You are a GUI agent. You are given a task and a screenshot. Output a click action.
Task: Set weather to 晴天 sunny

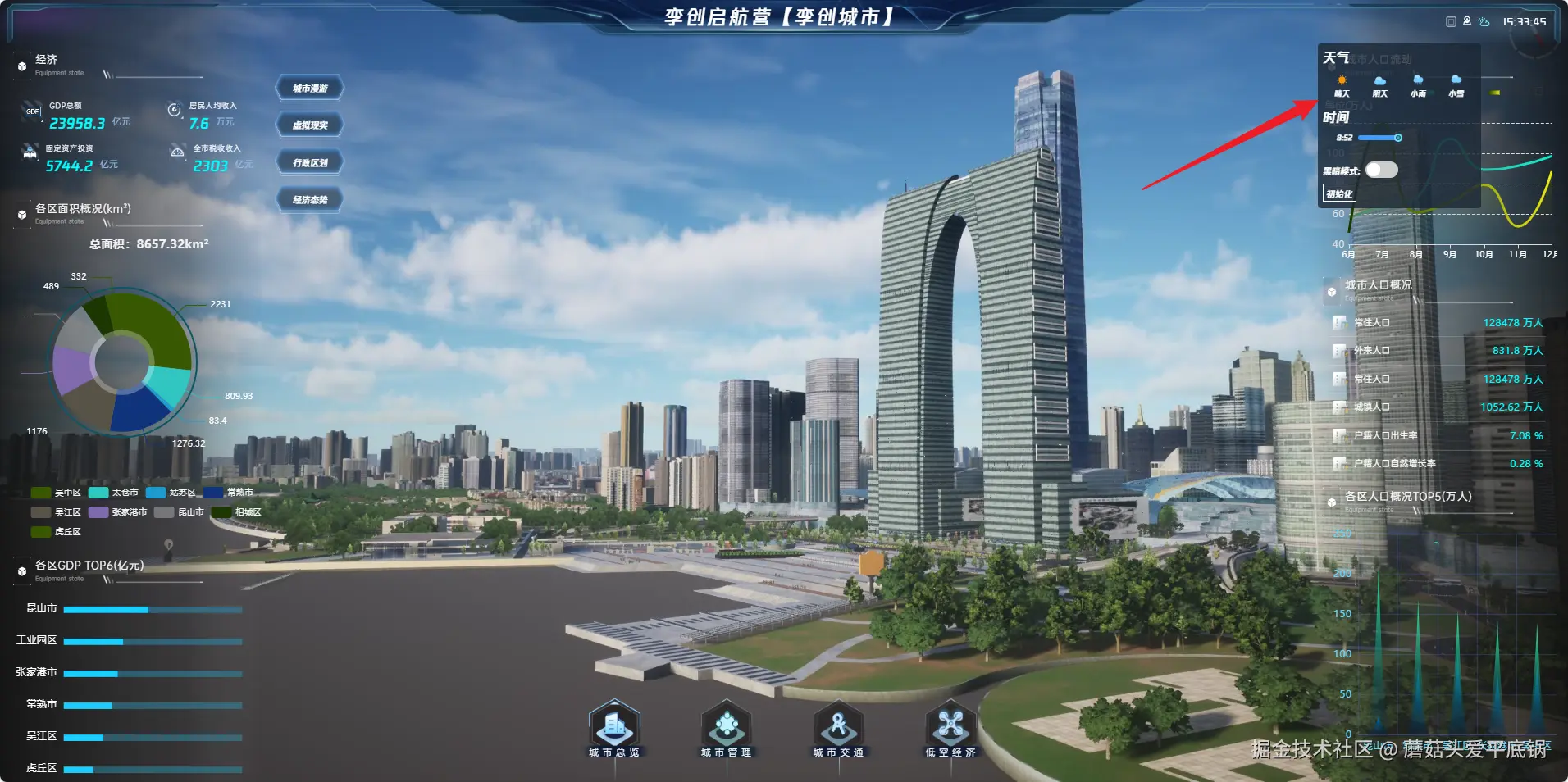pos(1342,84)
